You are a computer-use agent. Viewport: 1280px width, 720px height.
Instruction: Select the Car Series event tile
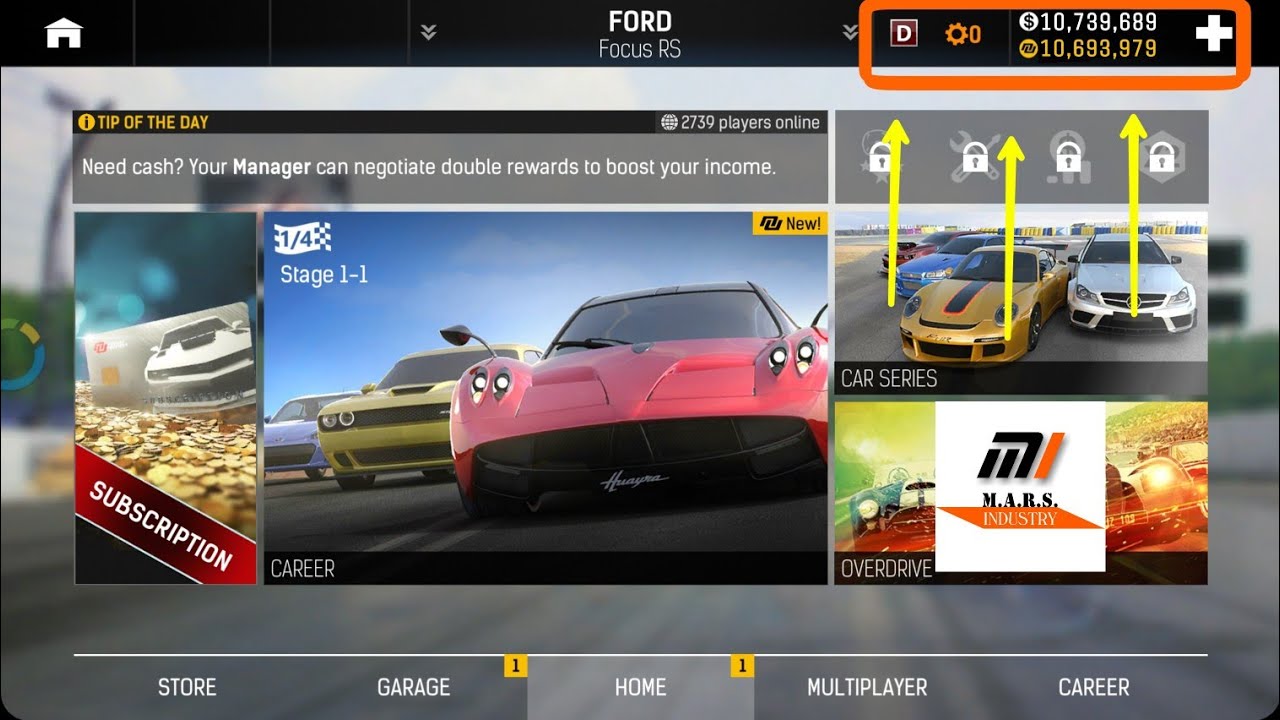pos(1021,302)
